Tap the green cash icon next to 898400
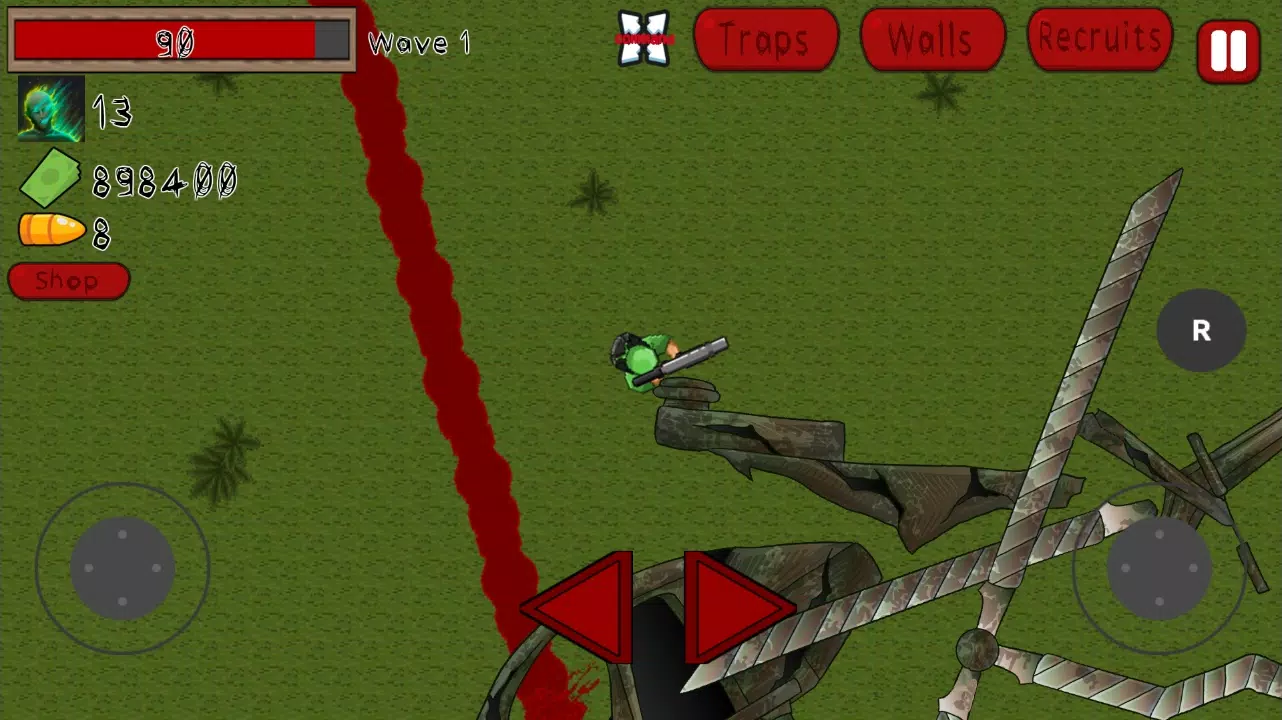1282x720 pixels. coord(48,176)
